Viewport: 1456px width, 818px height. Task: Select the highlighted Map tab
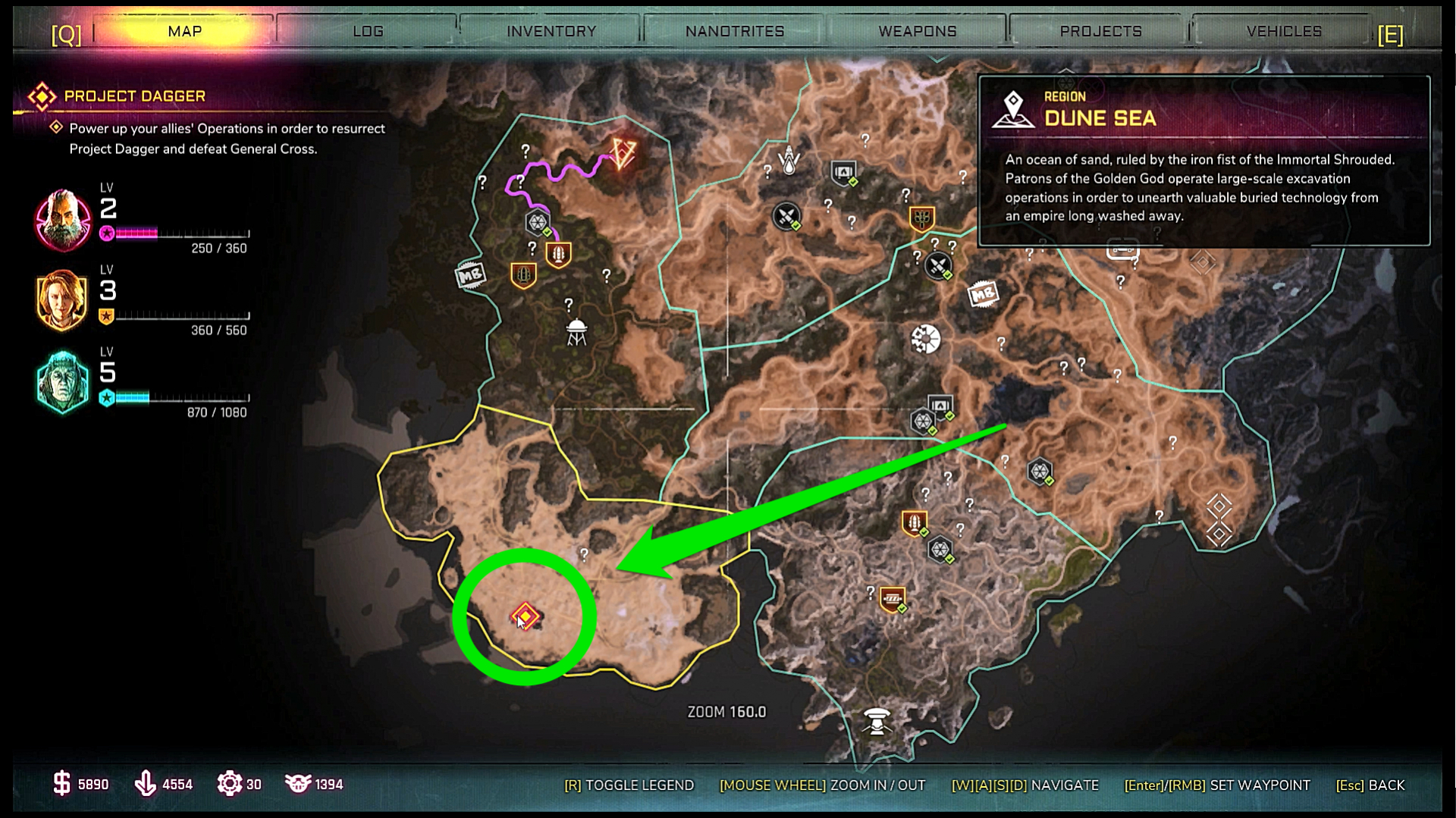coord(185,31)
